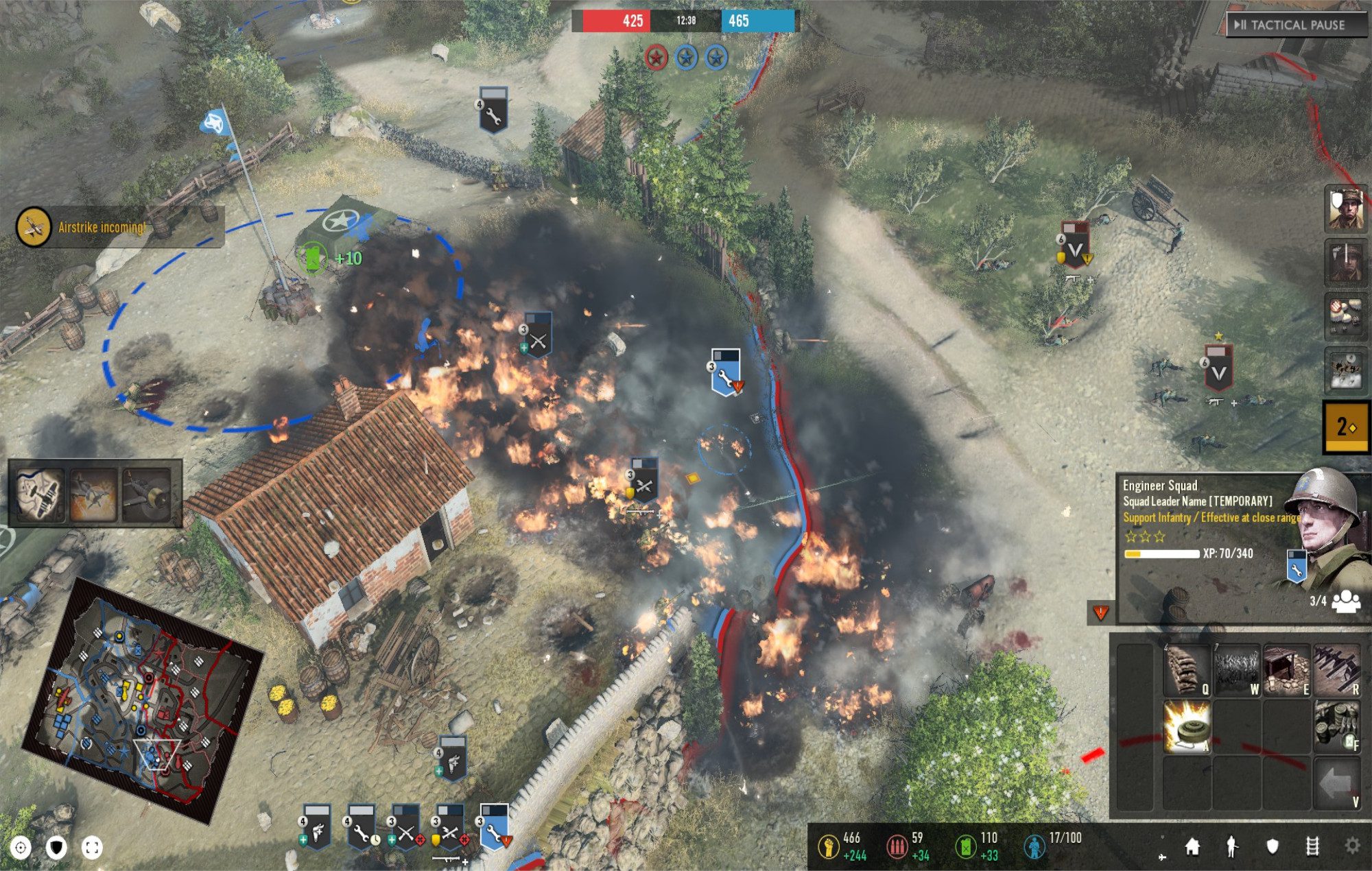This screenshot has height=871, width=1372.
Task: Activate the strafing run ability icon
Action: 94,495
